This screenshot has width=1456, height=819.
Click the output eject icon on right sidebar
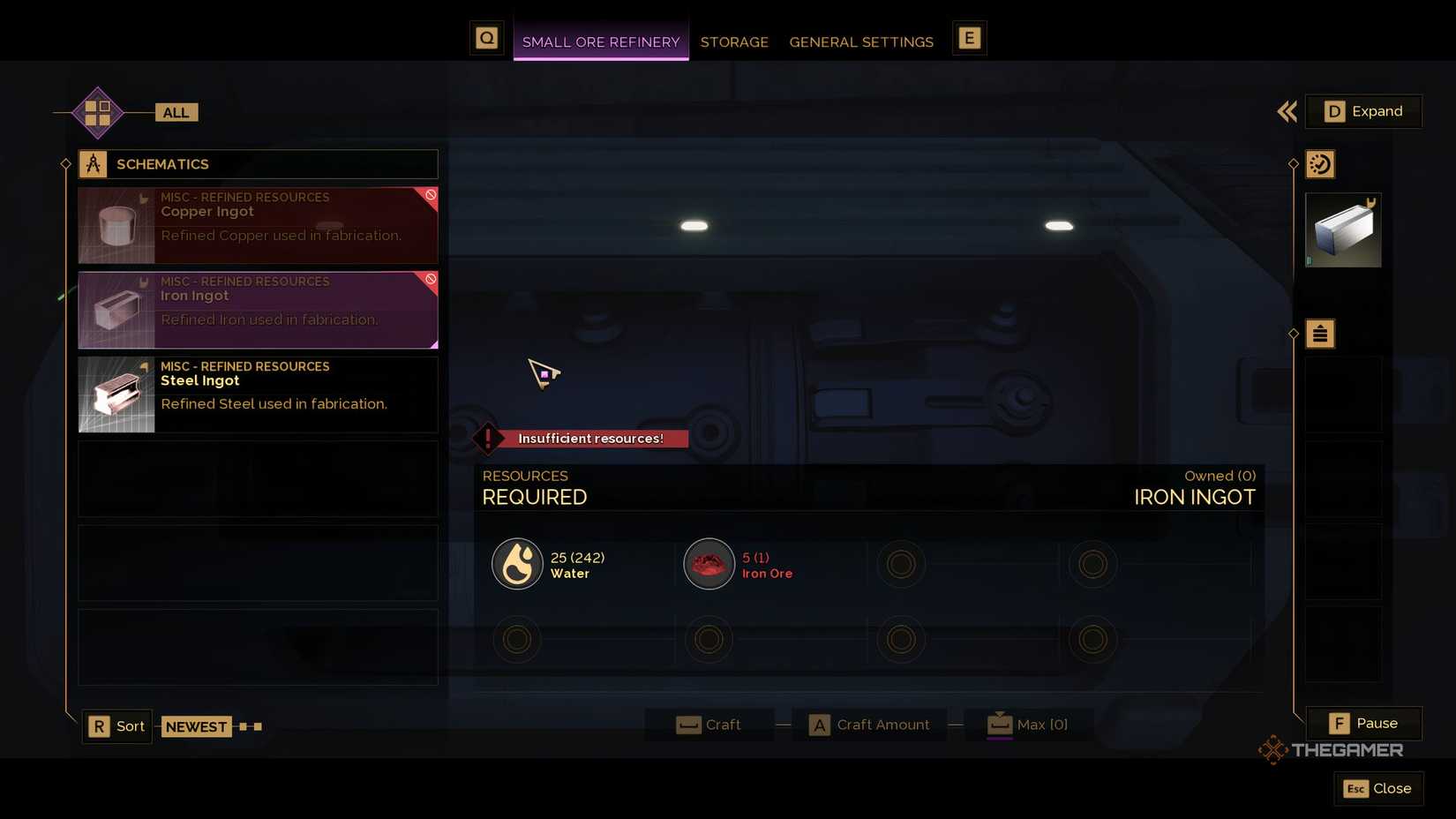[x=1319, y=334]
